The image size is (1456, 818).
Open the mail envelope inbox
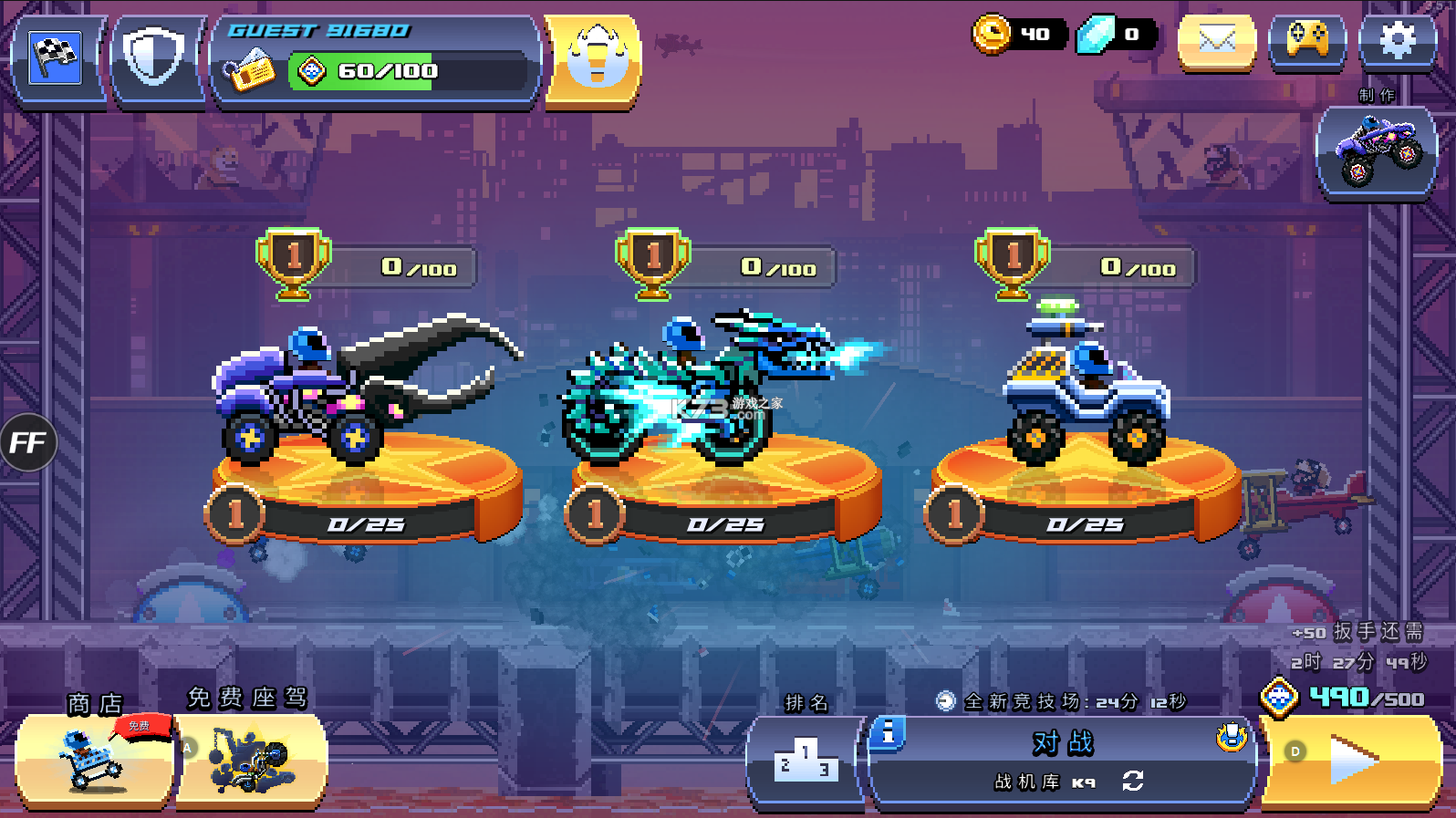pos(1217,40)
